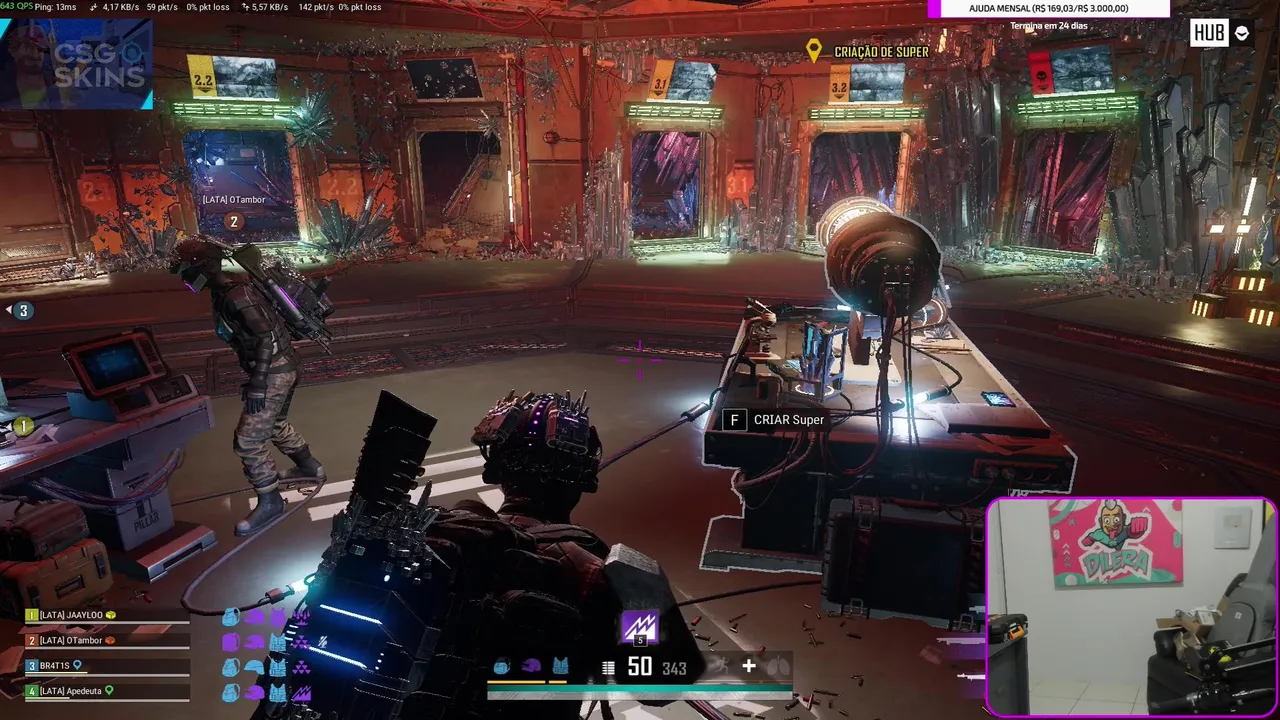Image resolution: width=1280 pixels, height=720 pixels.
Task: Click the CSGO Skins sponsor banner
Action: tap(77, 64)
